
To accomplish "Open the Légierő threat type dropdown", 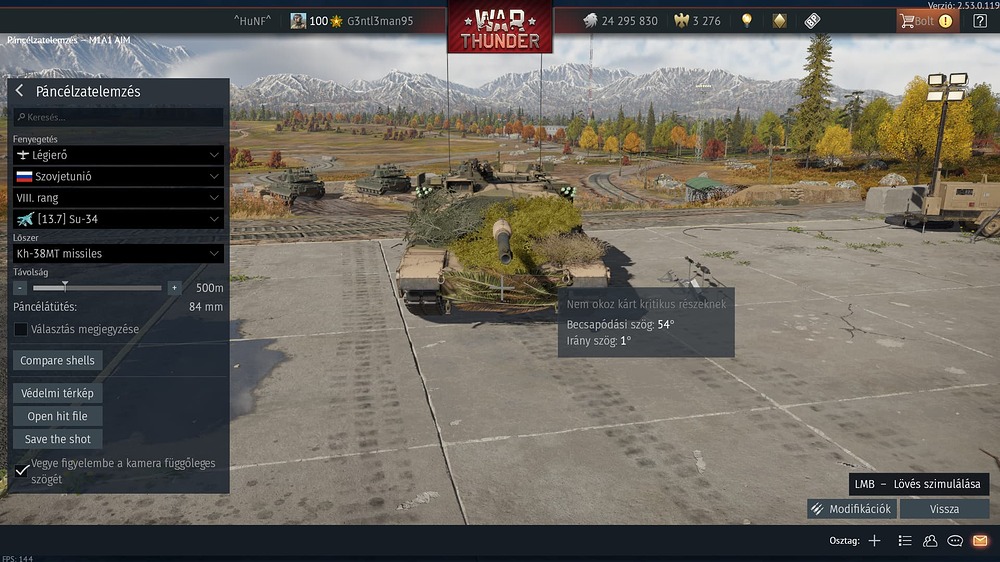I will (118, 155).
